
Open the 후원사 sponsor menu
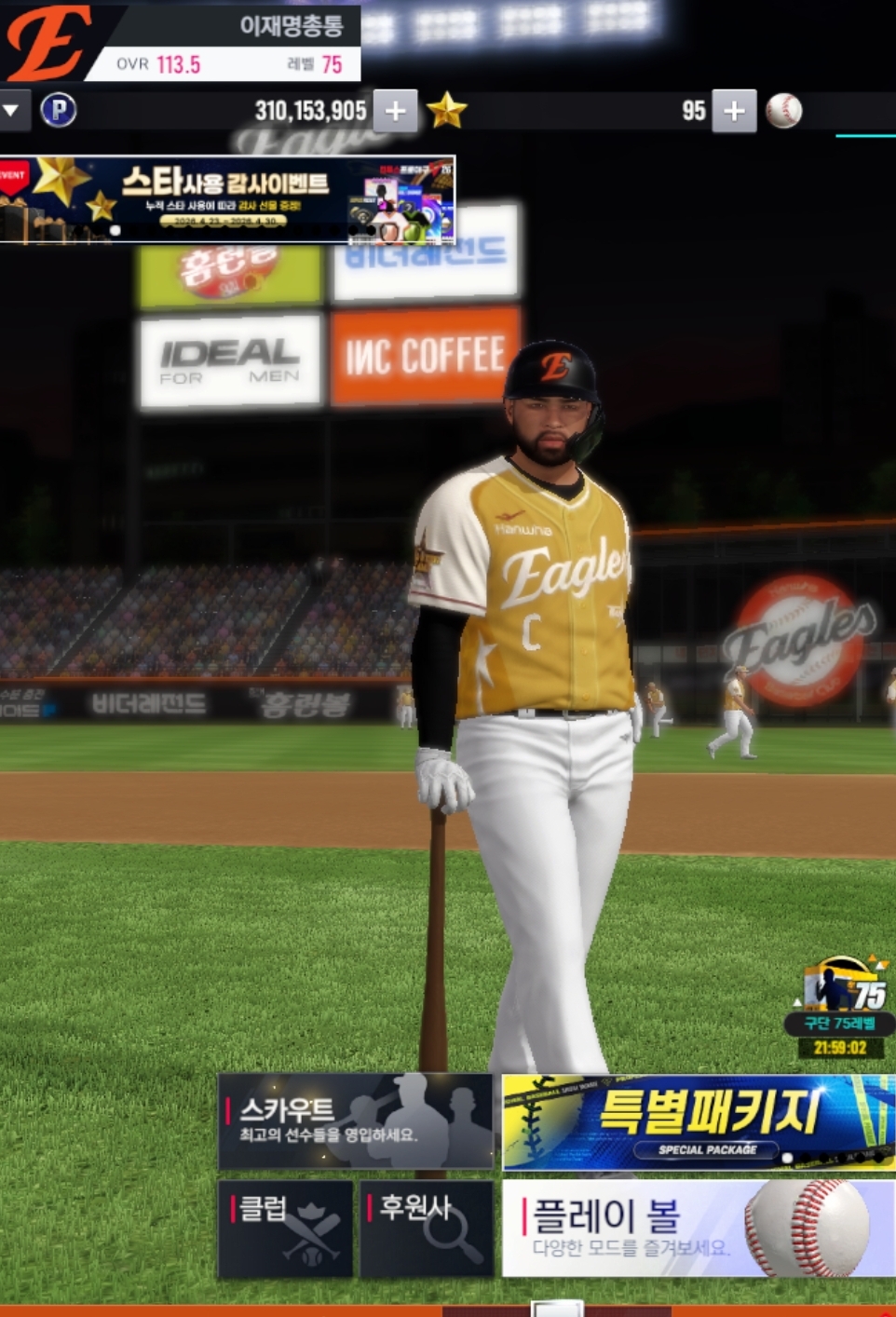point(427,1229)
